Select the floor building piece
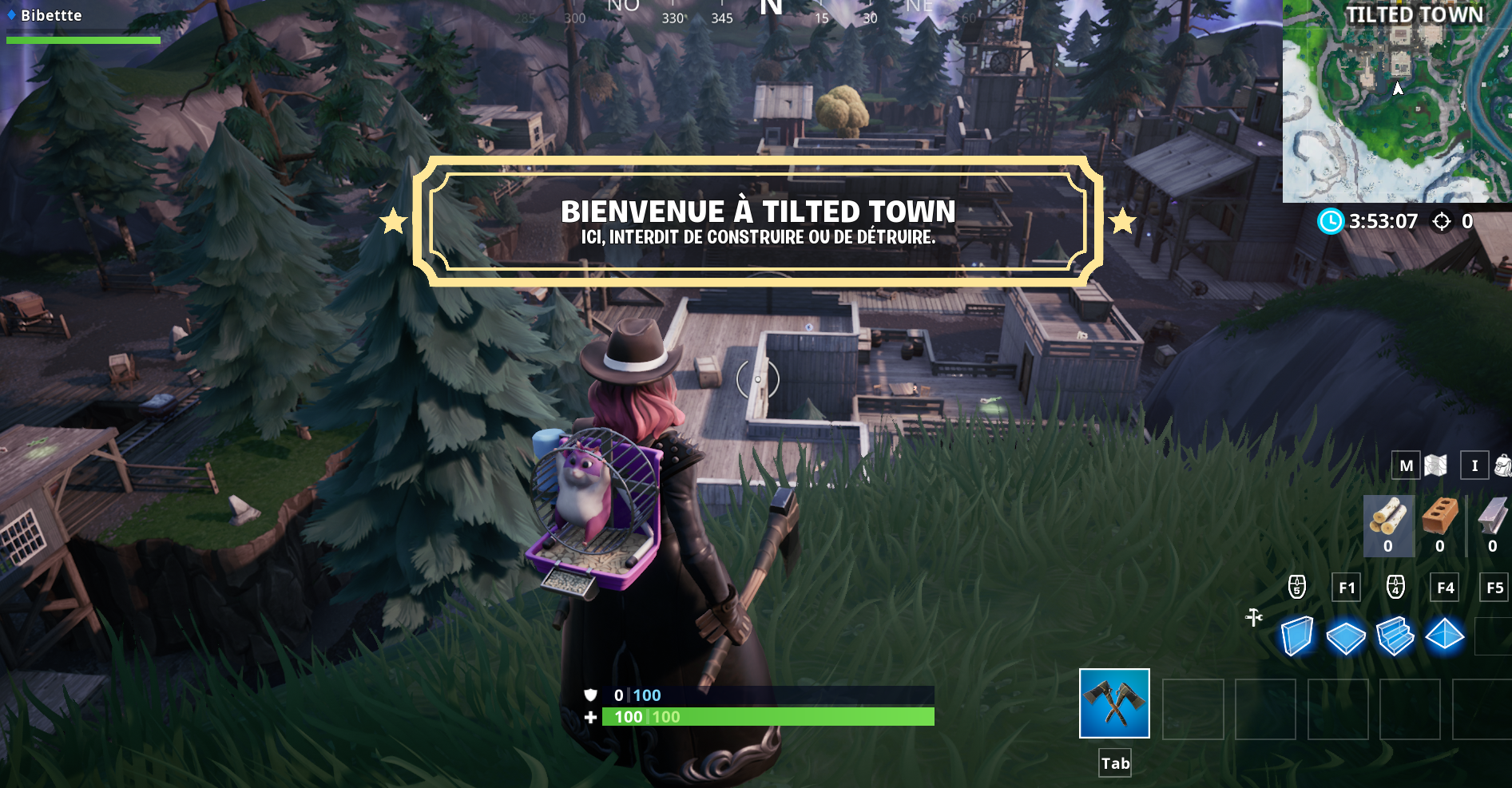 point(1347,636)
